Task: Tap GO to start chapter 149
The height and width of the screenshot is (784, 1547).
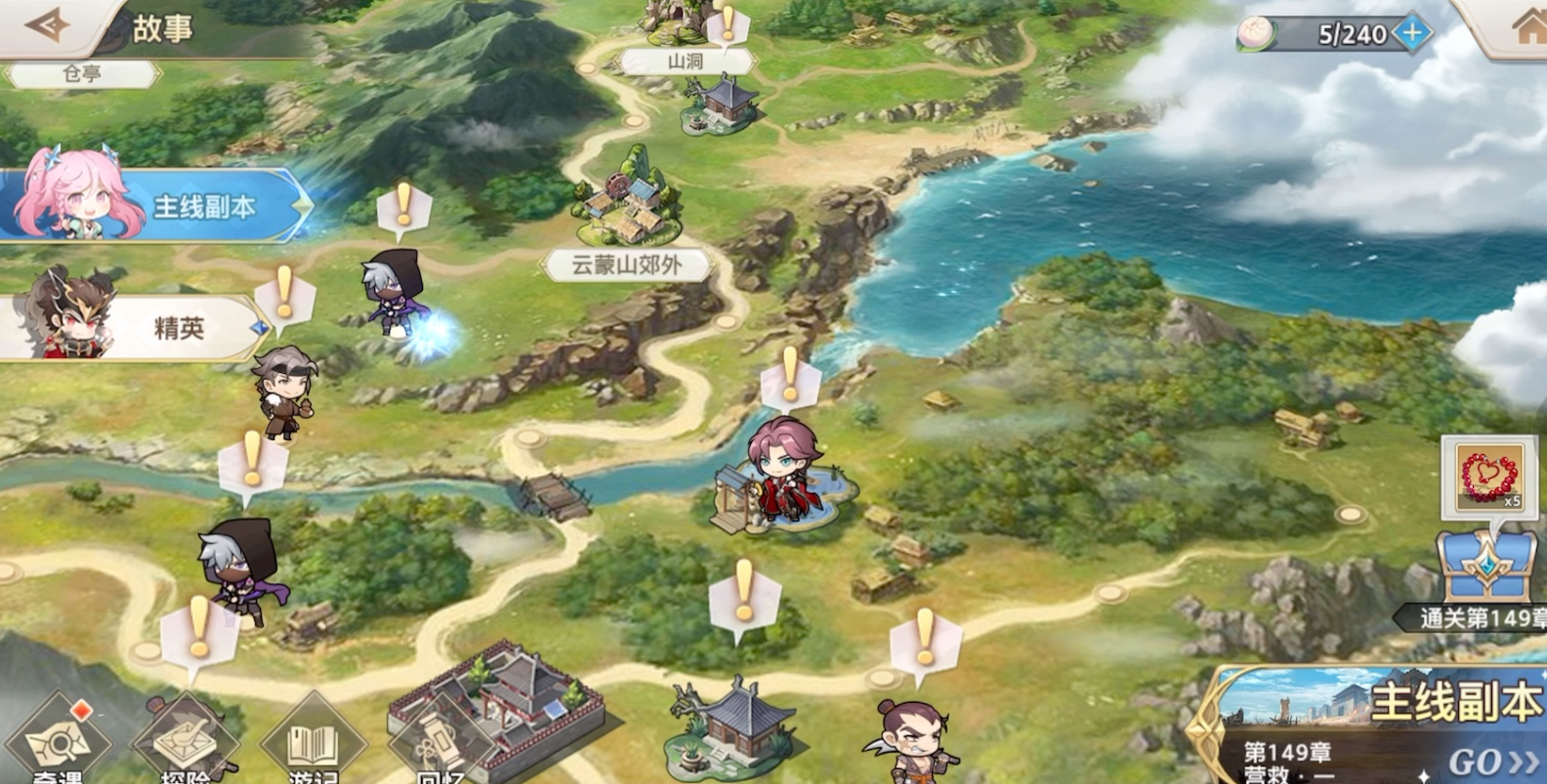Action: pos(1477,763)
